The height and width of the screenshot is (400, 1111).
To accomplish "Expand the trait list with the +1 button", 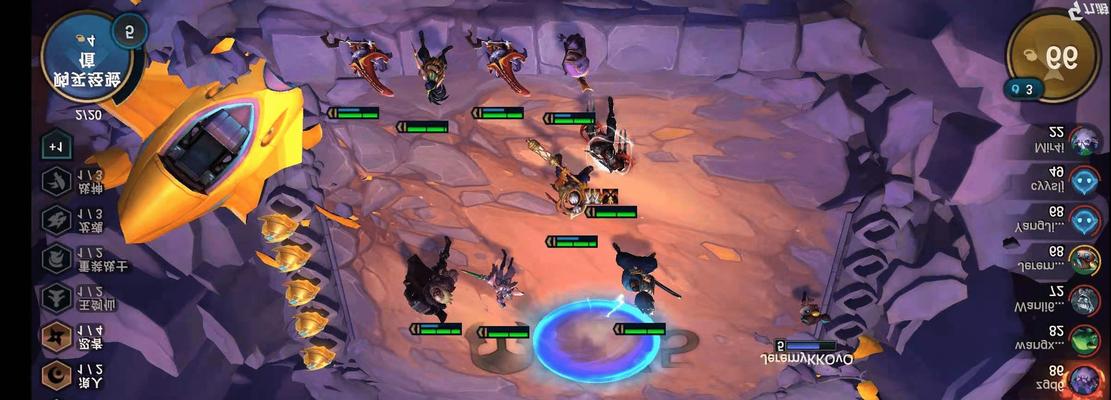I will click(x=55, y=146).
